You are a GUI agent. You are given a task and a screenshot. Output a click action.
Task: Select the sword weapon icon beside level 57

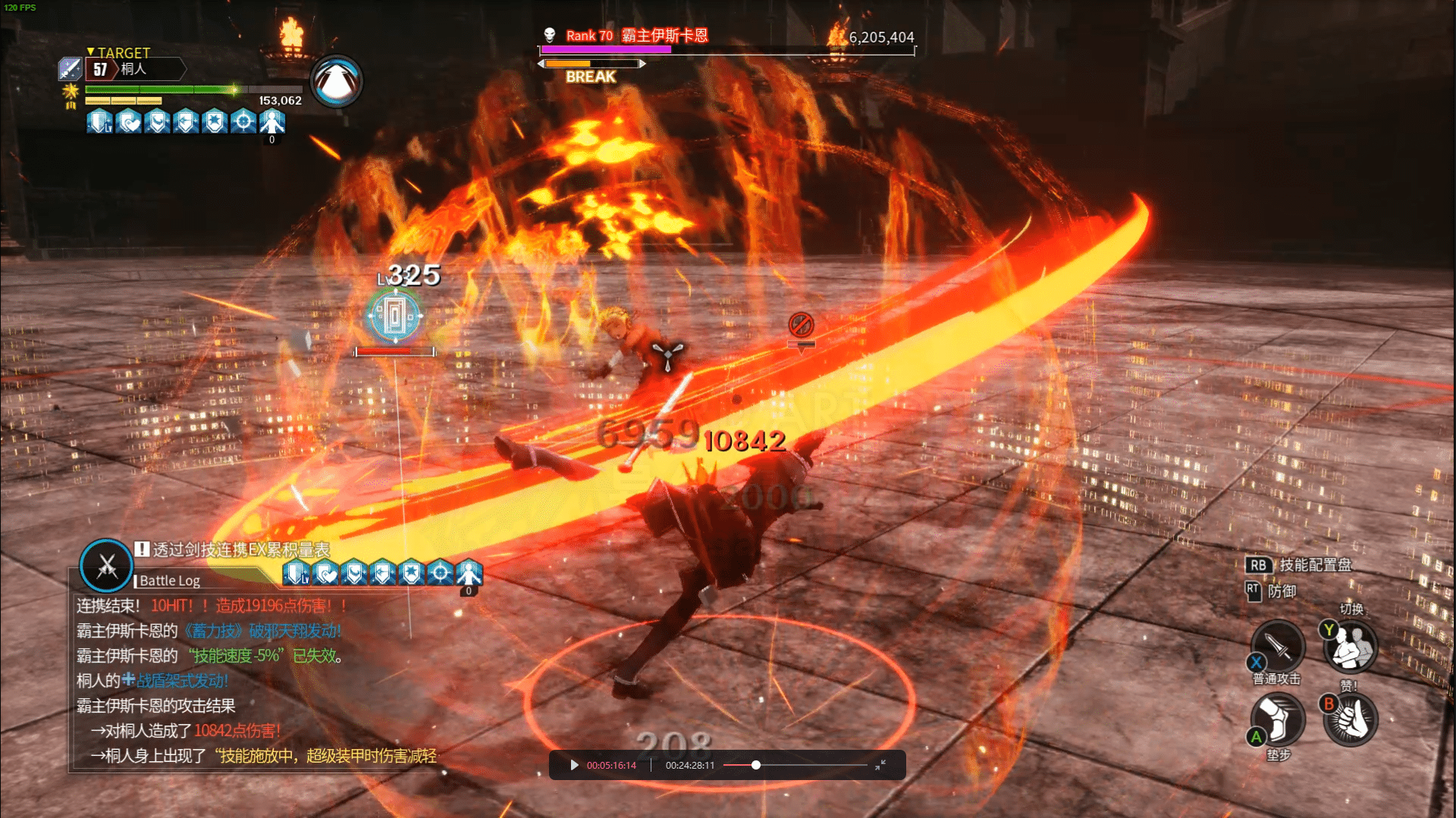[x=70, y=69]
